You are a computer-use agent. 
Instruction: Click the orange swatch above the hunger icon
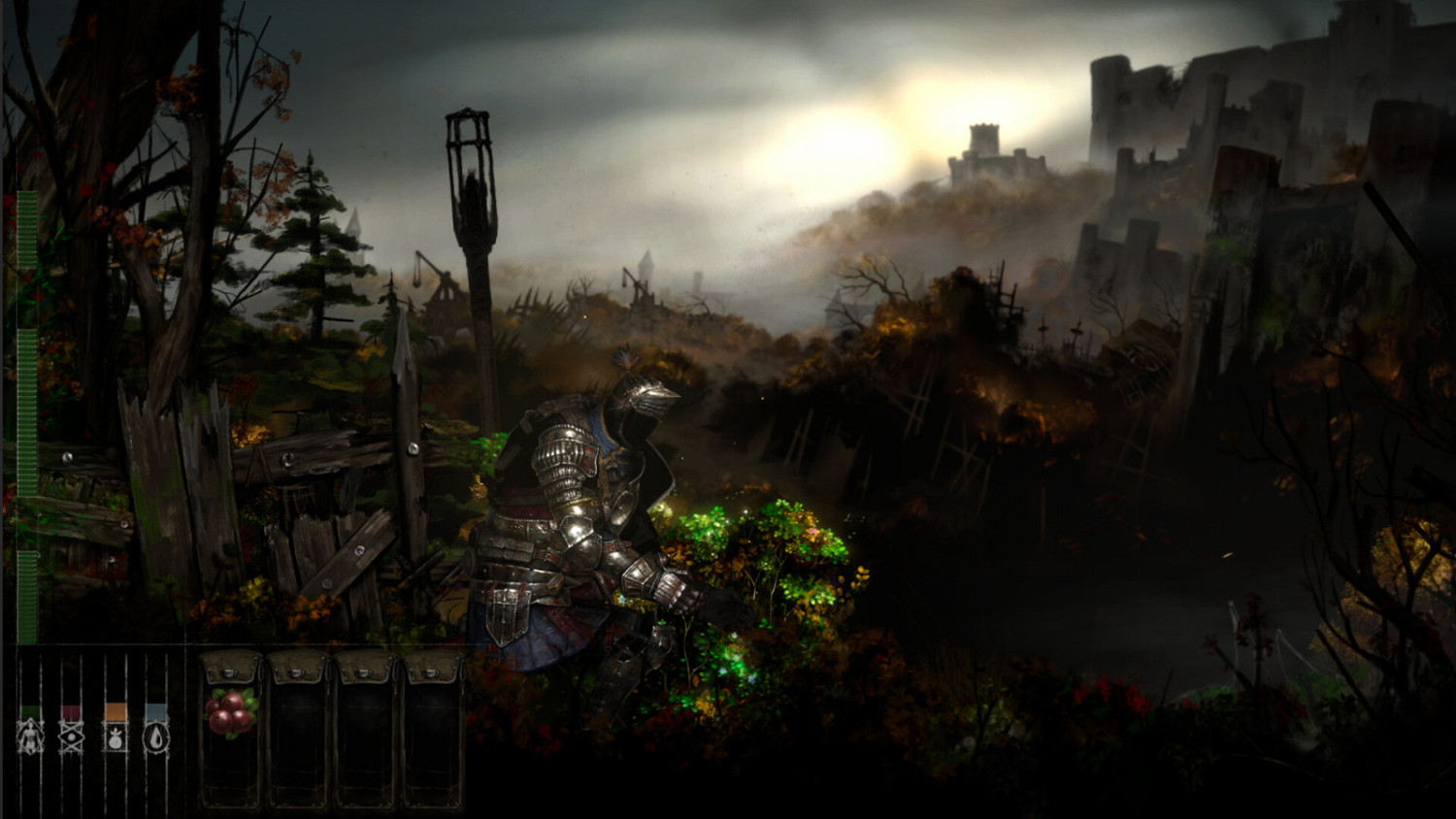(x=115, y=711)
